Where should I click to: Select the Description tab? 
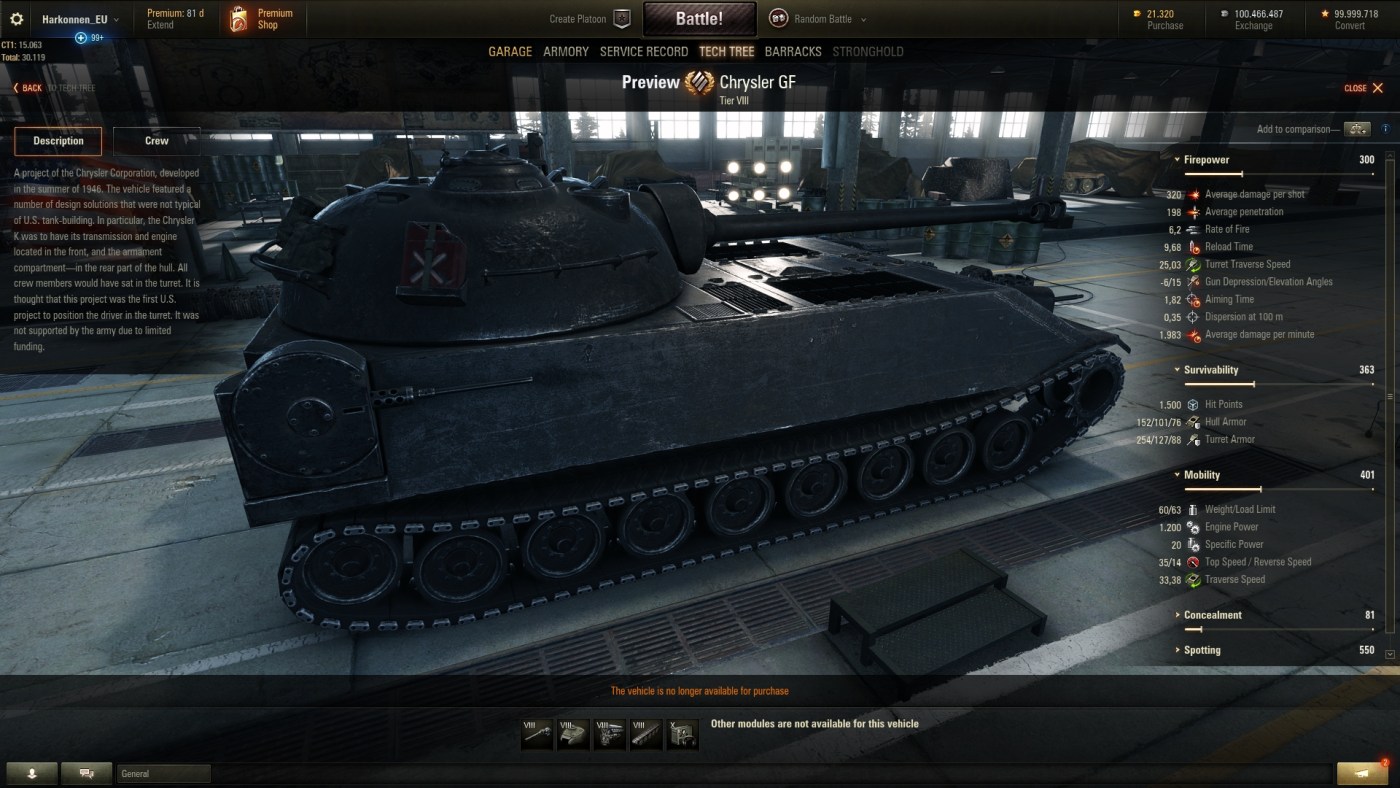click(x=58, y=141)
